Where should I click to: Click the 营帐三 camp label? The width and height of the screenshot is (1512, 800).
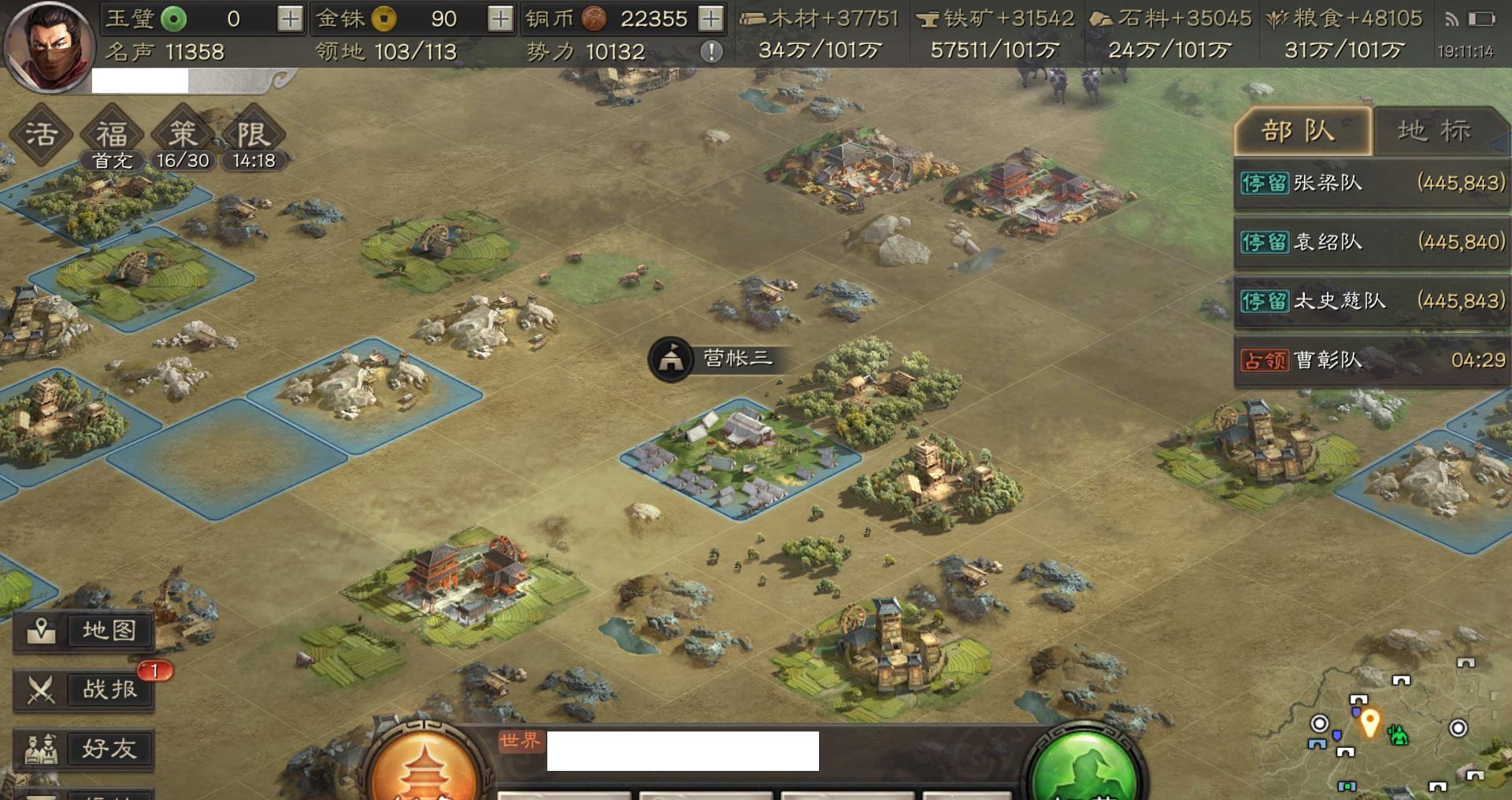[x=715, y=359]
